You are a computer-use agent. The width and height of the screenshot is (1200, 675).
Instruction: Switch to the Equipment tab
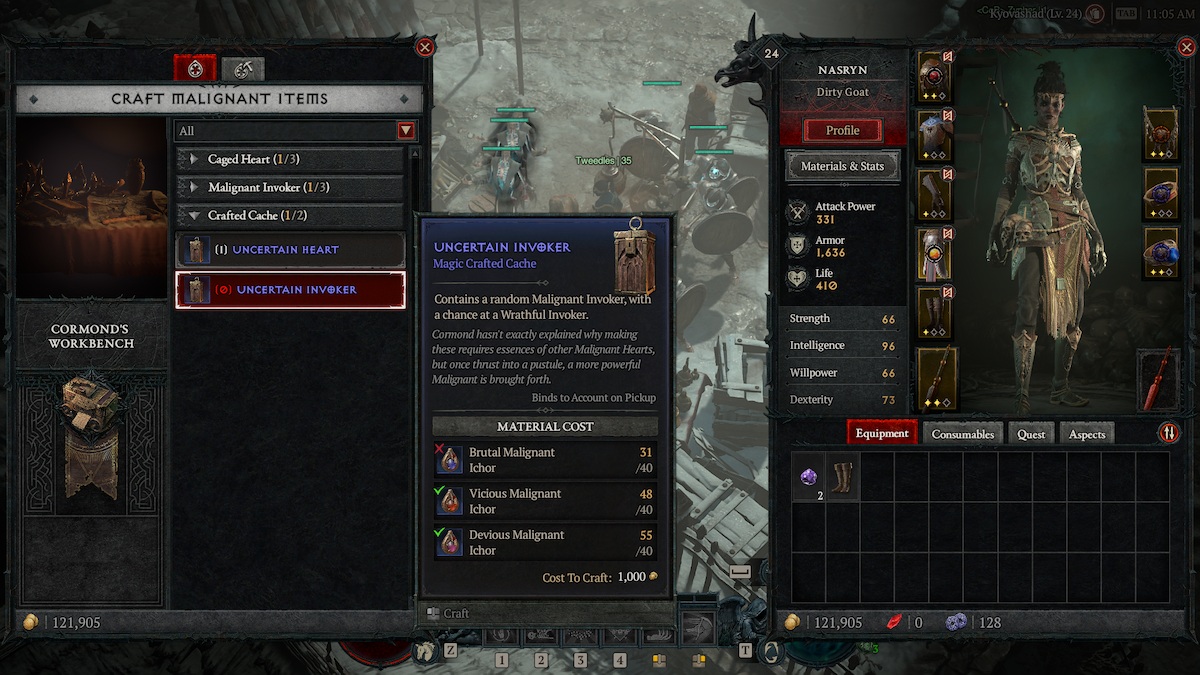tap(882, 434)
